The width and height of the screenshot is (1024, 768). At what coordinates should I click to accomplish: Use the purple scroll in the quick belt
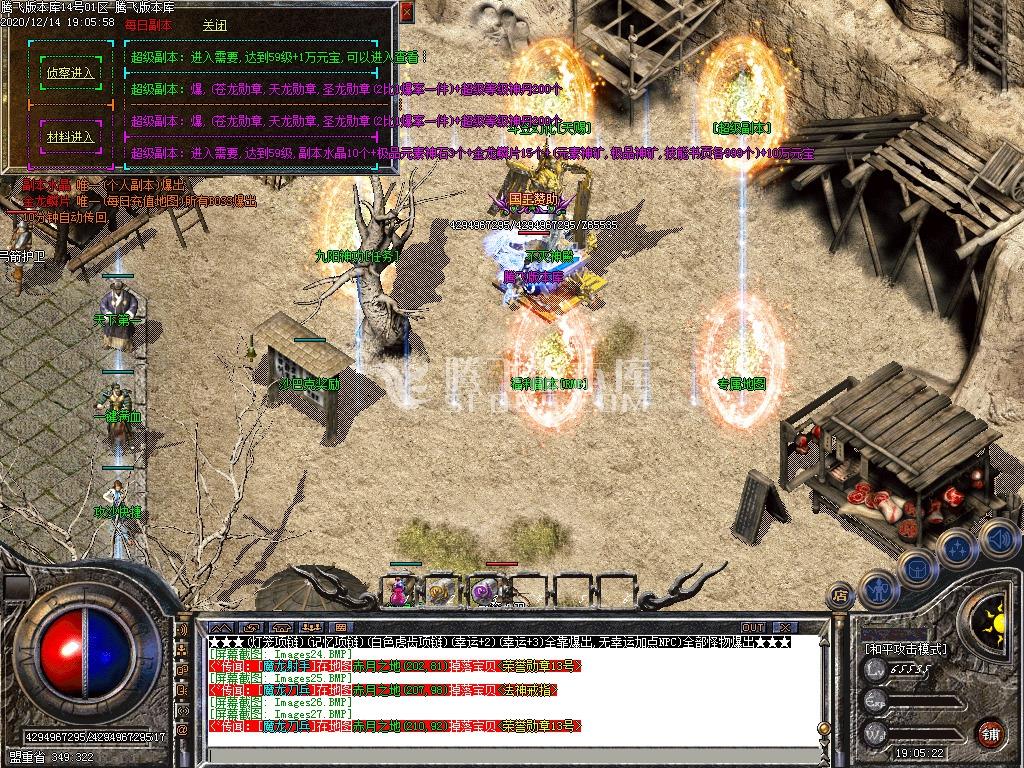pos(485,591)
